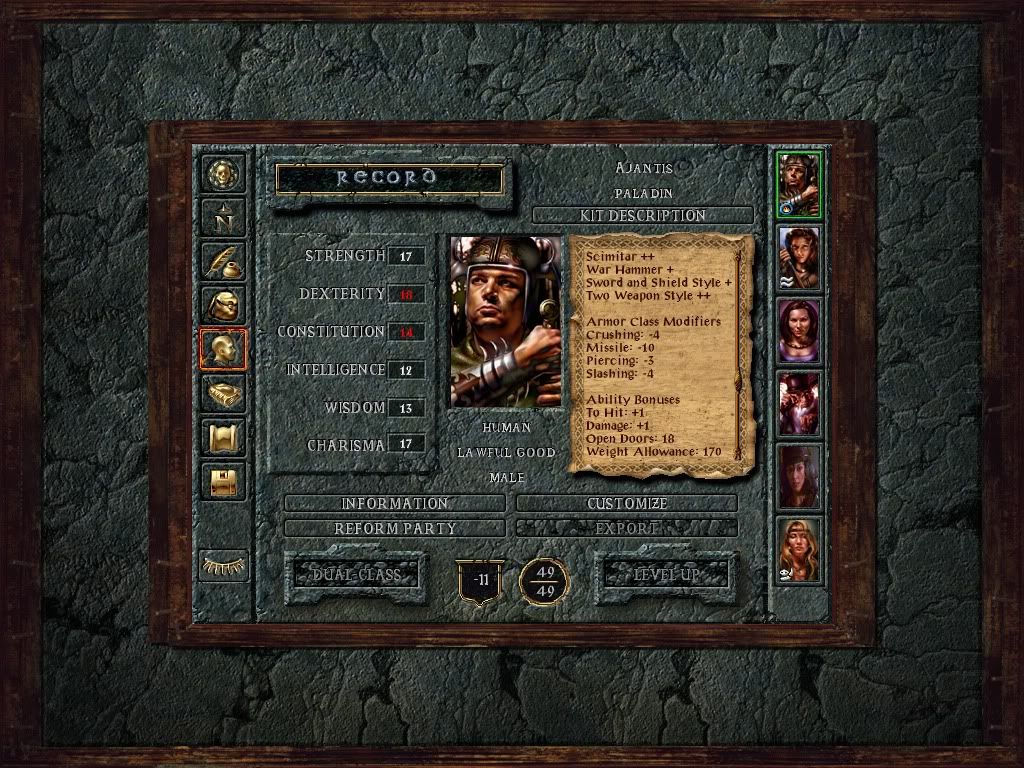Open the journal quill and inkwell icon
The width and height of the screenshot is (1024, 768).
(x=223, y=261)
